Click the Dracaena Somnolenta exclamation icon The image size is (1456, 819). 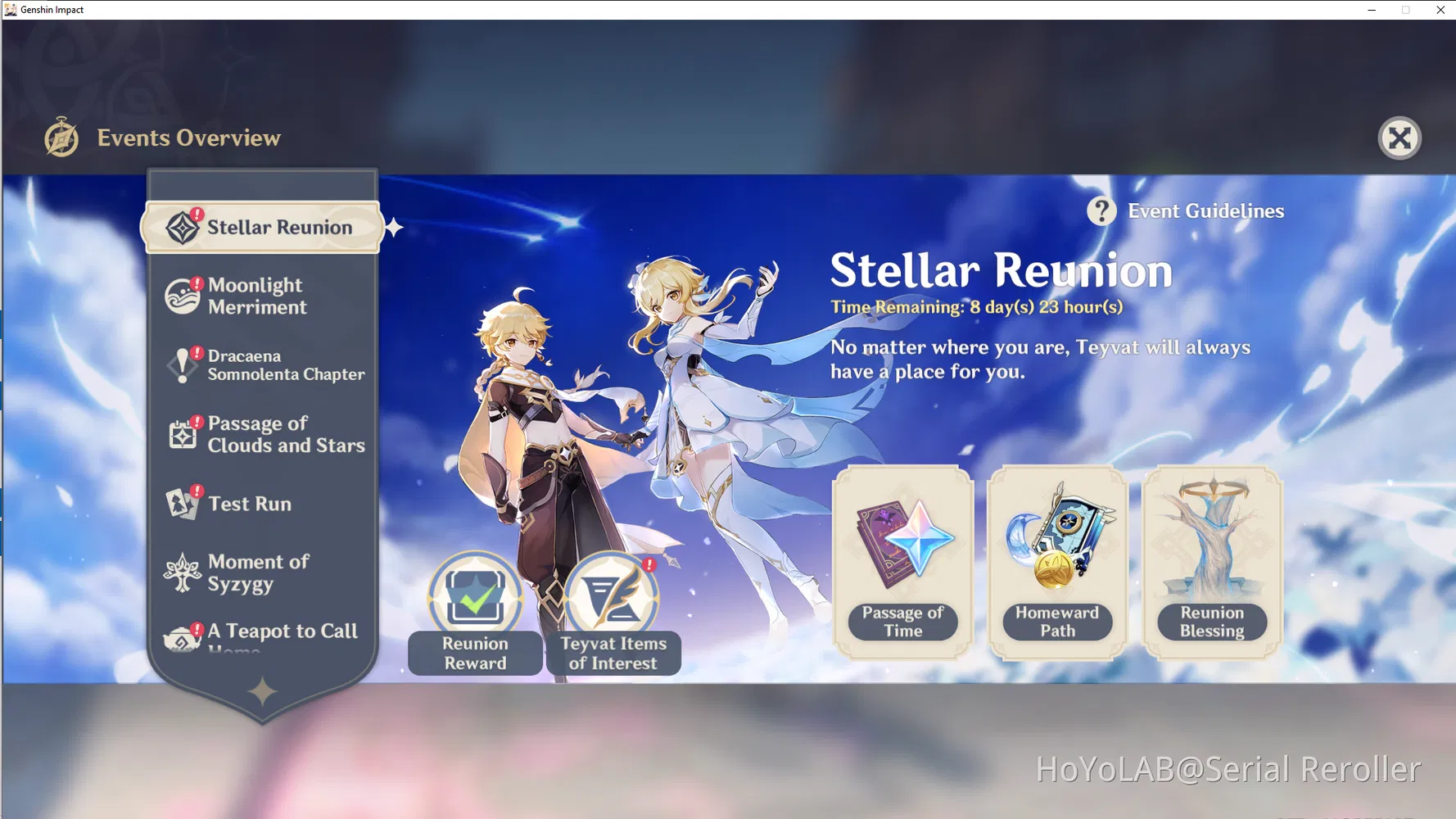183,364
